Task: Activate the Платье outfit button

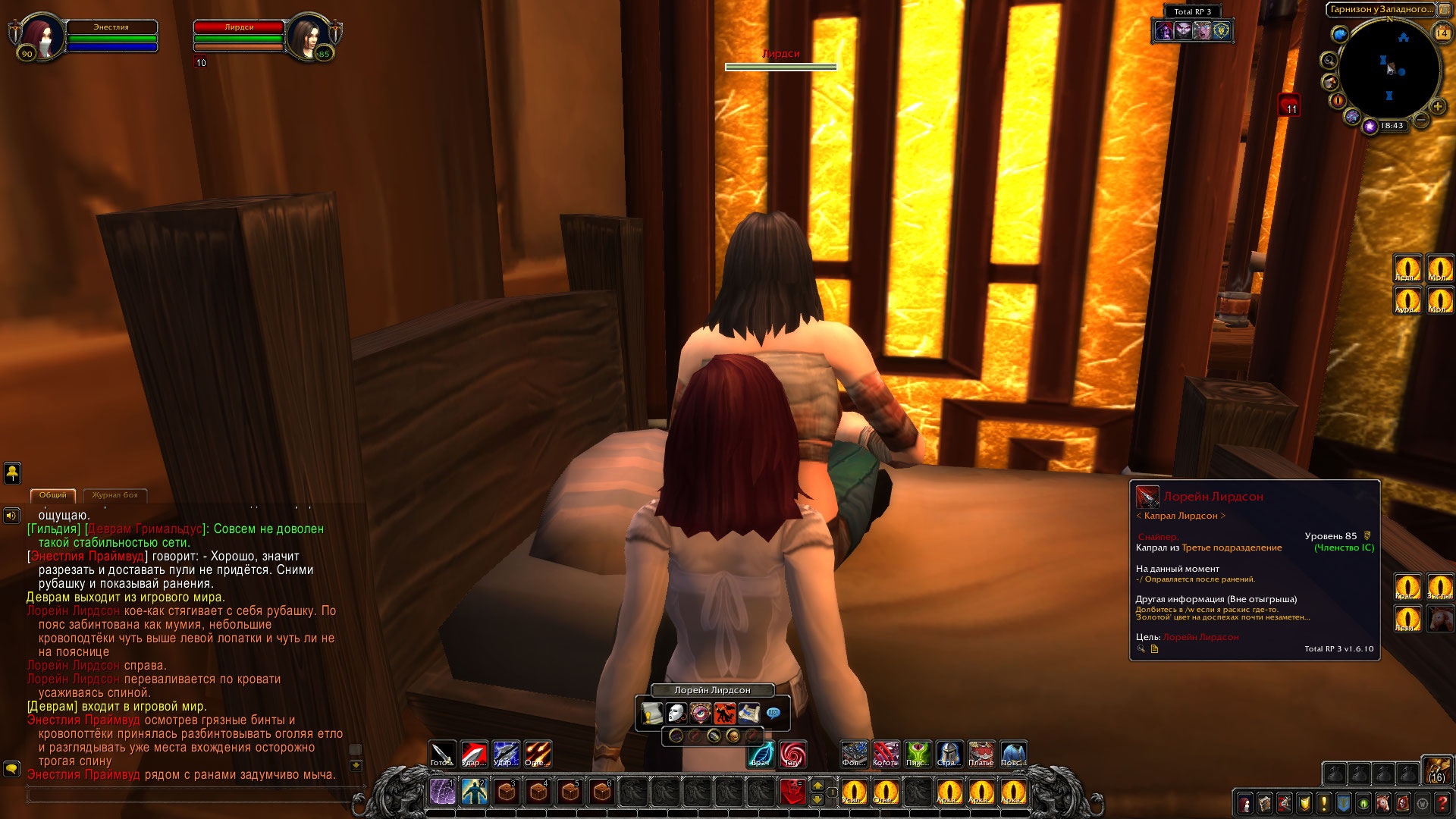Action: pyautogui.click(x=981, y=754)
